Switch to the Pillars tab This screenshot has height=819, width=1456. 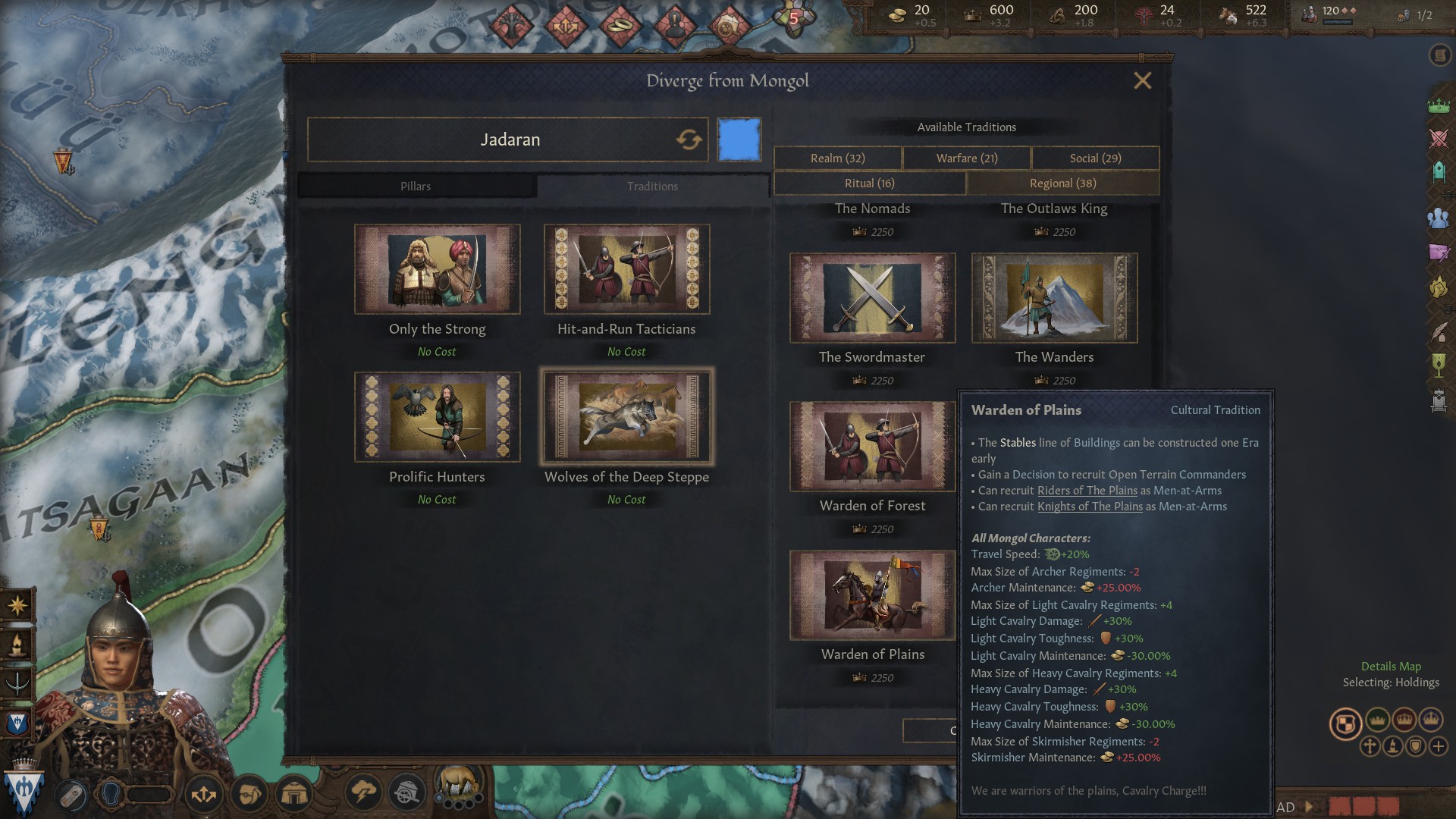pyautogui.click(x=416, y=186)
